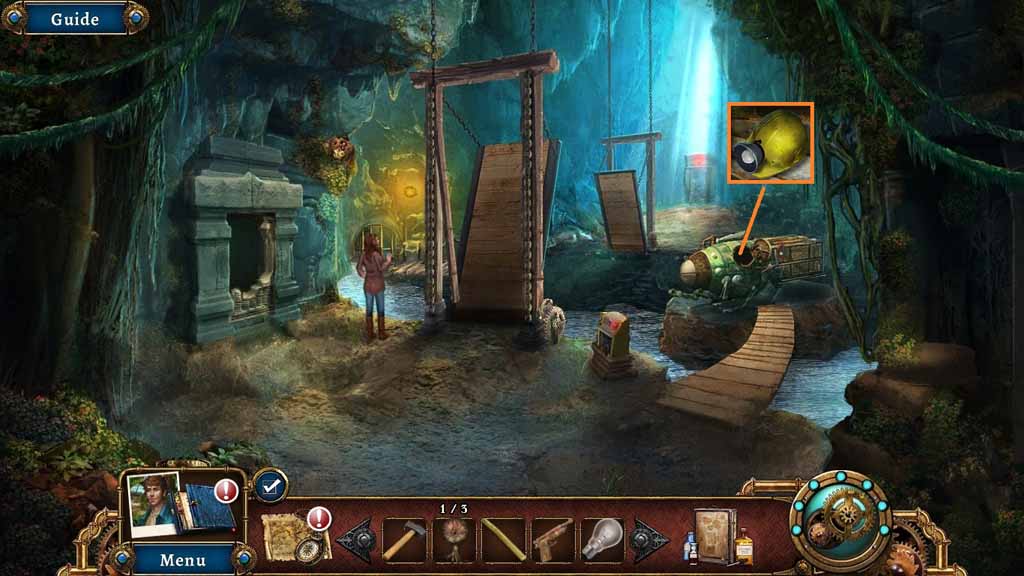Pick the yellow stick inventory item
Viewport: 1024px width, 576px height.
point(503,540)
